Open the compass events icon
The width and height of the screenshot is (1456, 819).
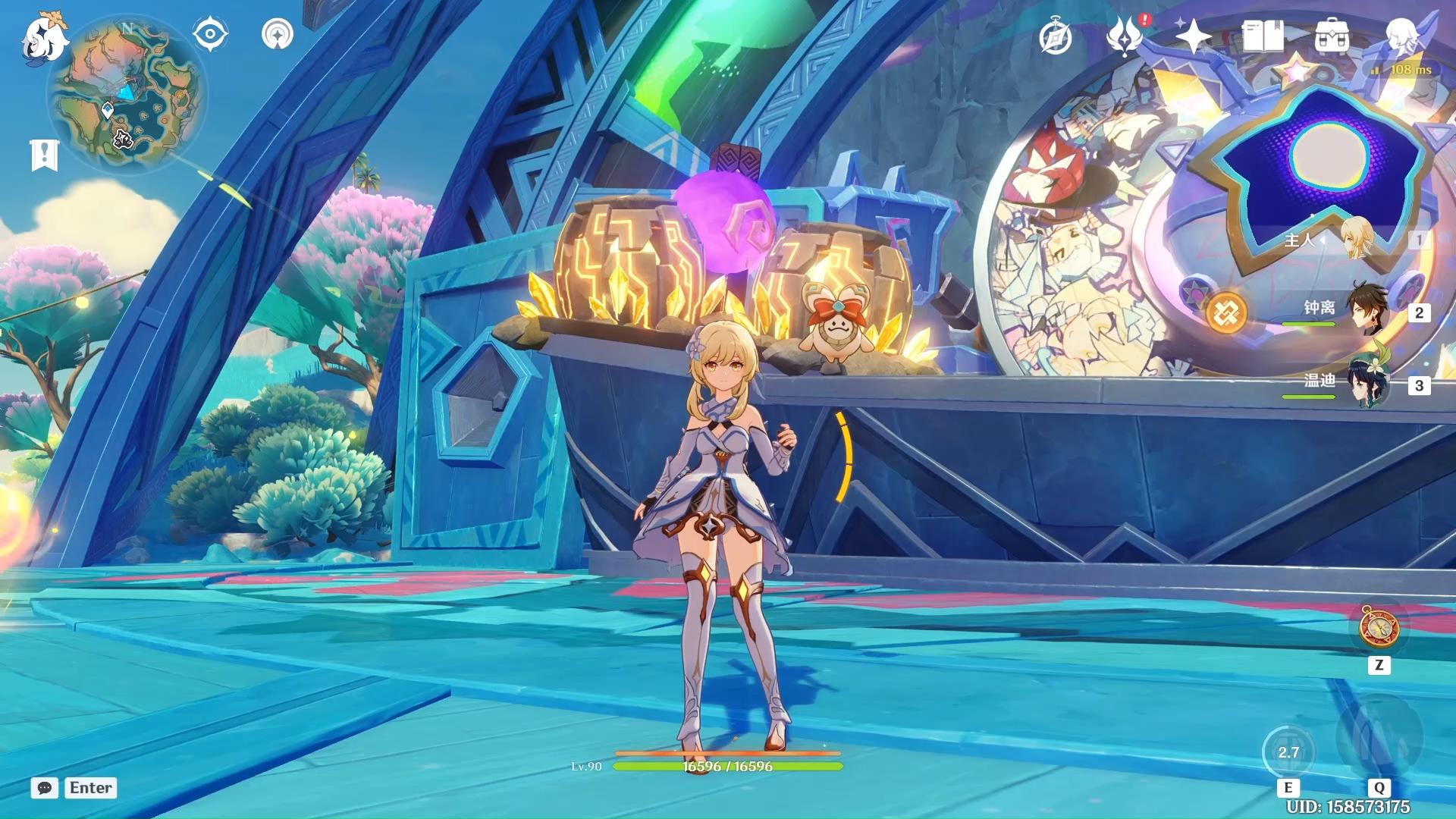pyautogui.click(x=1055, y=37)
